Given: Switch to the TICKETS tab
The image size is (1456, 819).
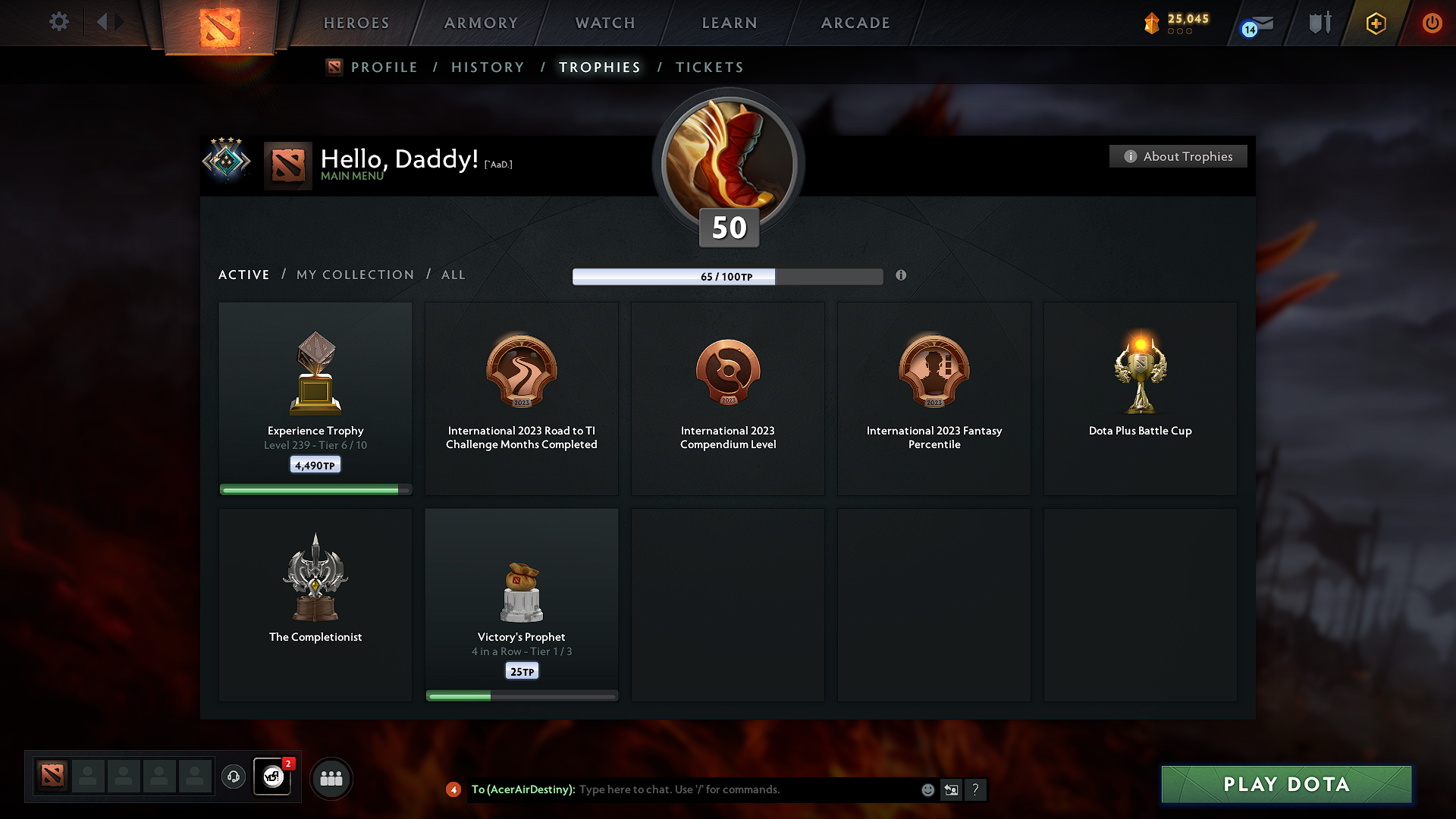Looking at the screenshot, I should pos(708,67).
